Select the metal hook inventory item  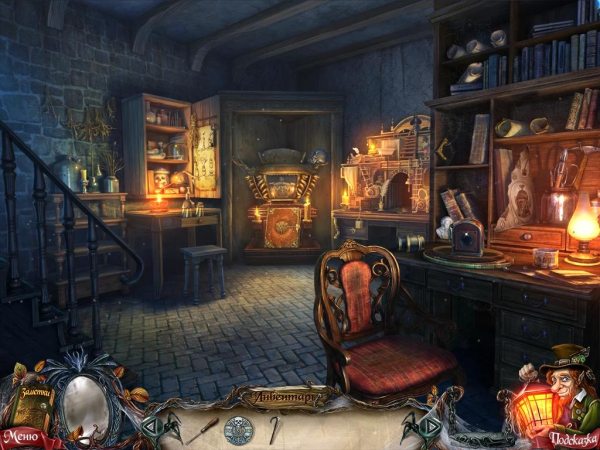pos(273,430)
